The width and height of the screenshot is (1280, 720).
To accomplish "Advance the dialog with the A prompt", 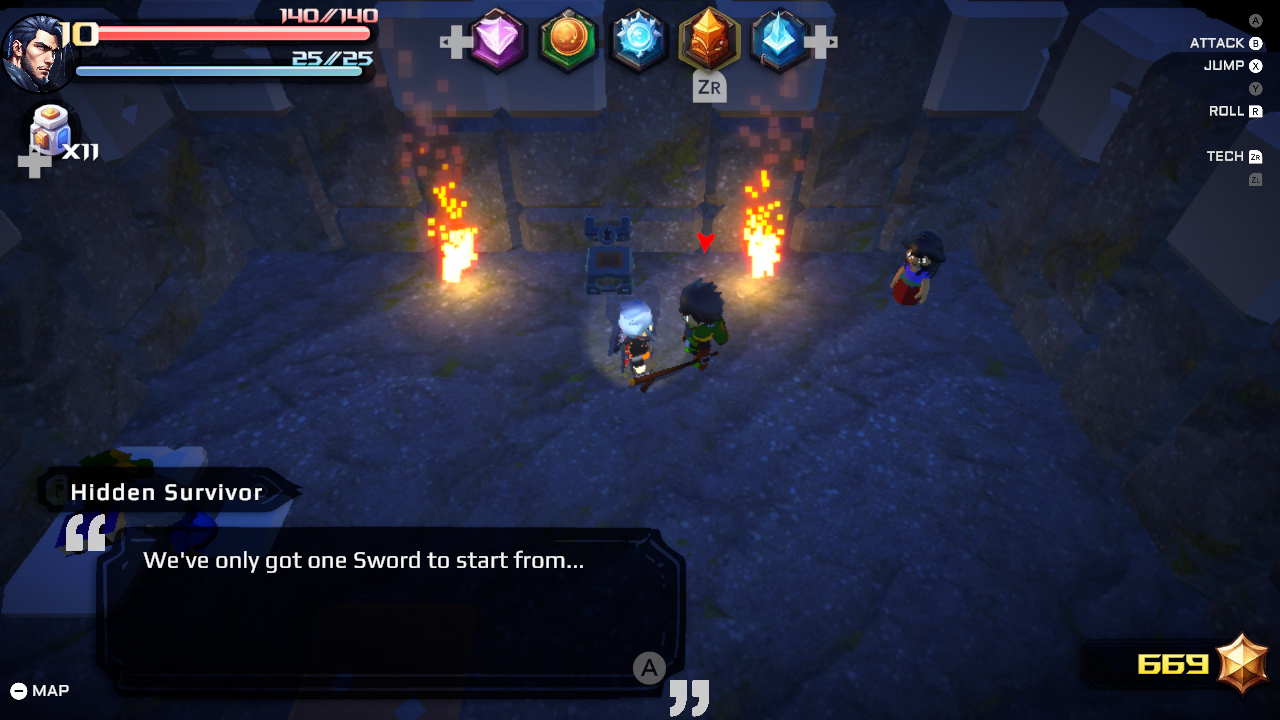I will (x=650, y=667).
